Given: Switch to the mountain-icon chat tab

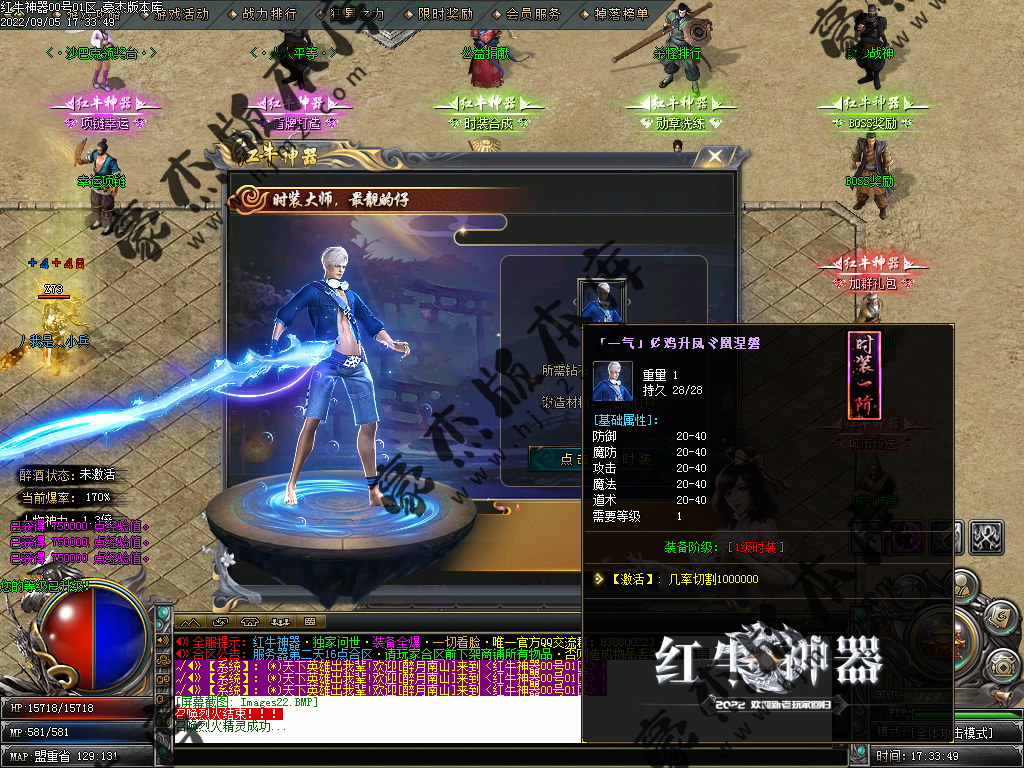Looking at the screenshot, I should tap(190, 622).
